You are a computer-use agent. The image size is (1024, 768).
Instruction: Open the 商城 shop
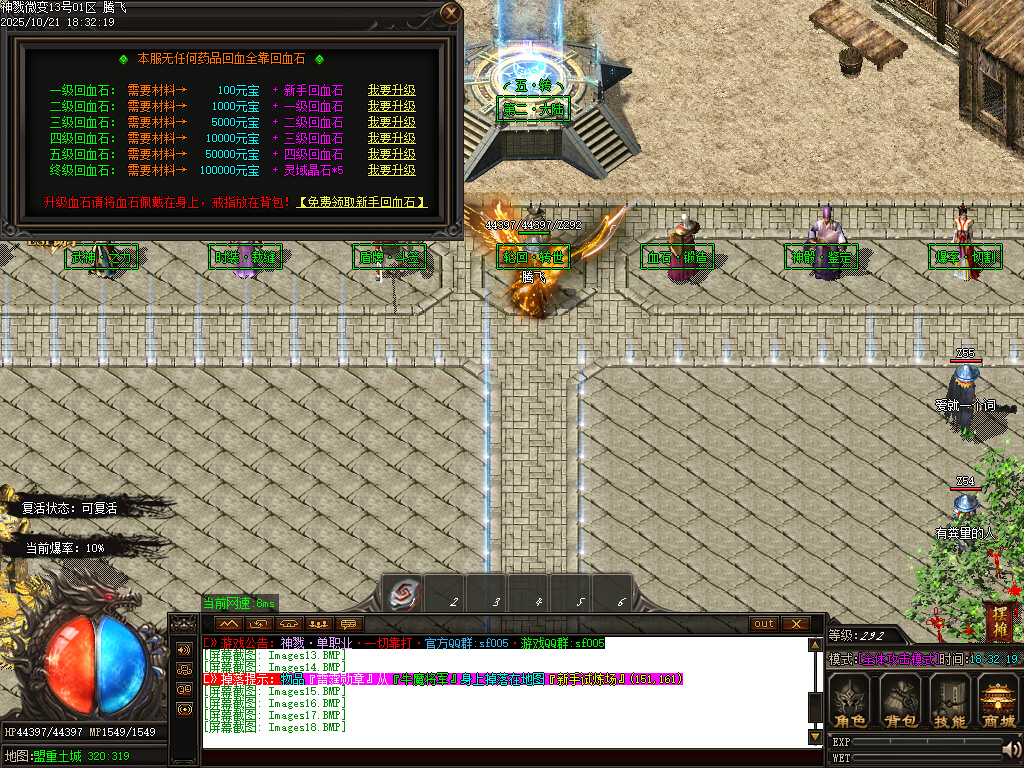pos(998,701)
